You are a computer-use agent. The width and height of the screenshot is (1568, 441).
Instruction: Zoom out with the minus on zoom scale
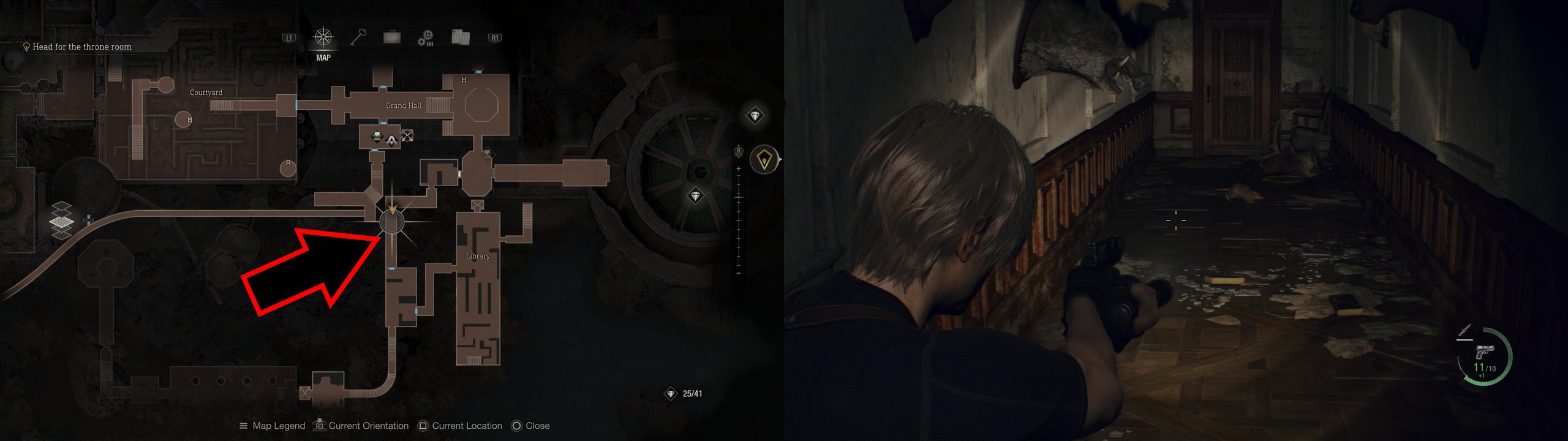point(739,273)
